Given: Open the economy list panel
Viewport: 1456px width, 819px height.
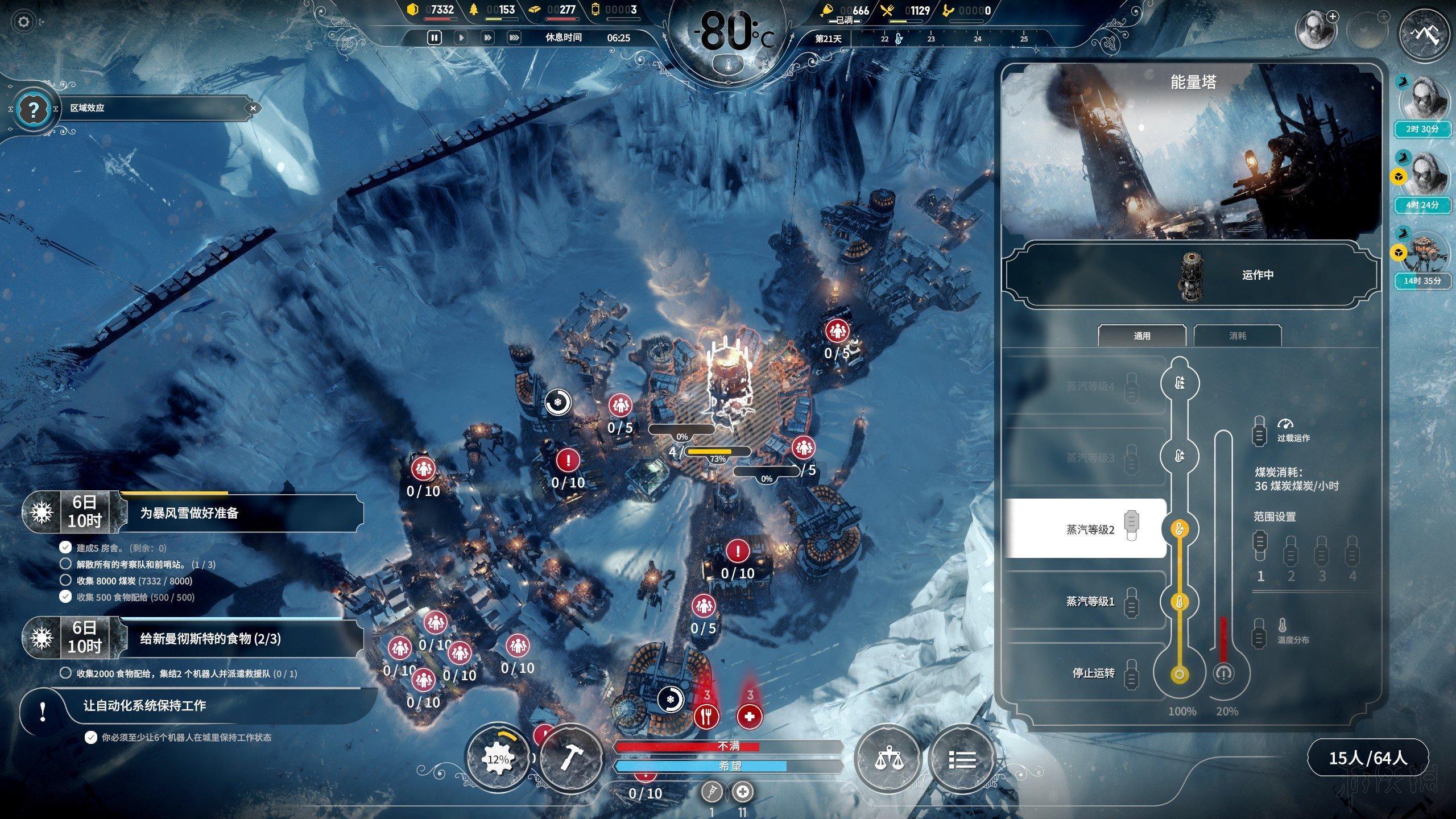Looking at the screenshot, I should point(962,758).
